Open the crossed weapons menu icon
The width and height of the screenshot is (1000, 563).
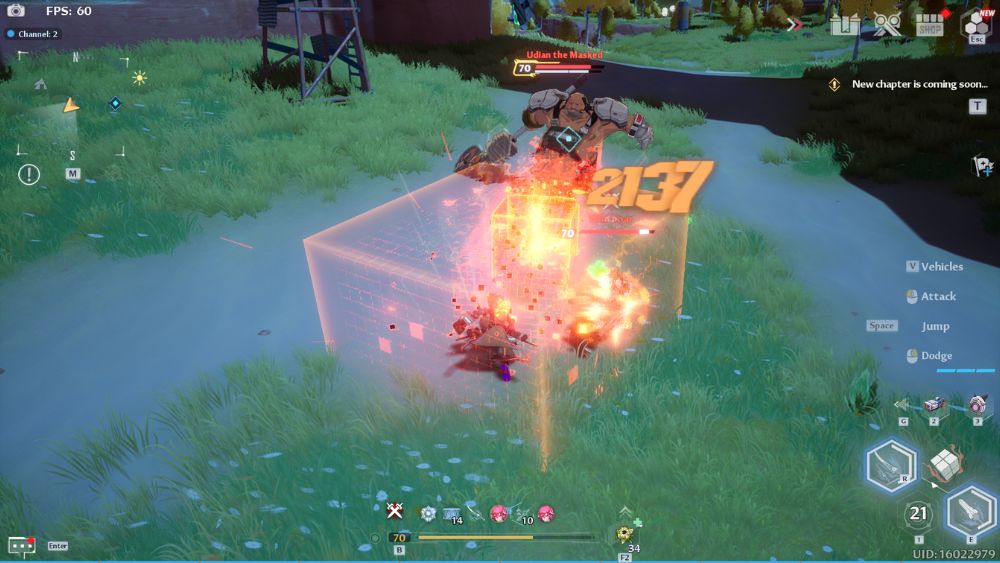click(887, 24)
